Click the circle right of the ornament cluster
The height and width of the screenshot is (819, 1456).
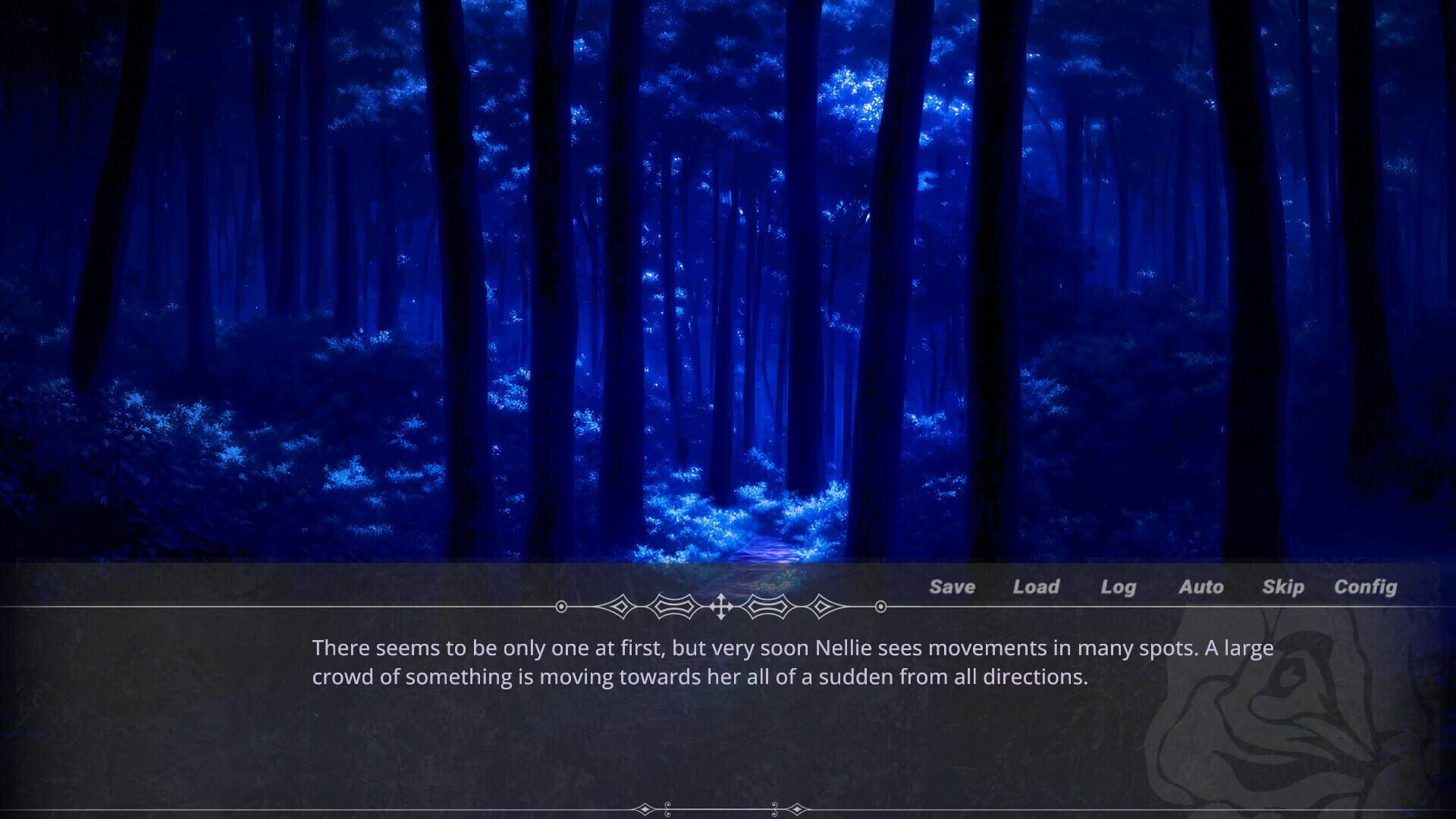(880, 607)
